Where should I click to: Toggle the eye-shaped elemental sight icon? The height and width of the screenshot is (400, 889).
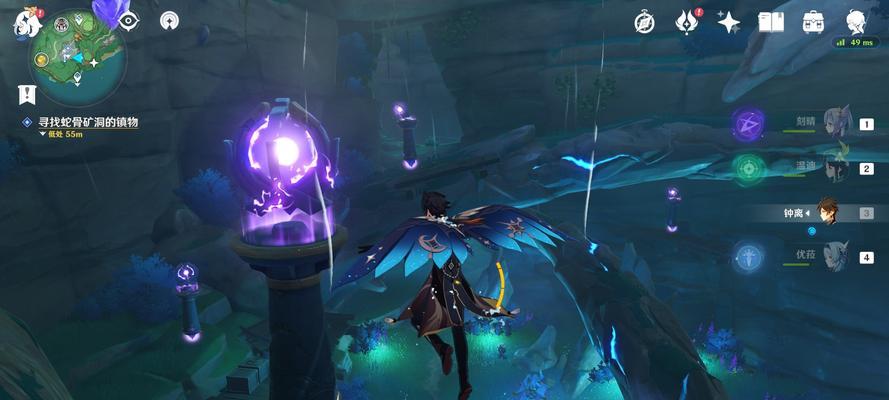click(129, 20)
